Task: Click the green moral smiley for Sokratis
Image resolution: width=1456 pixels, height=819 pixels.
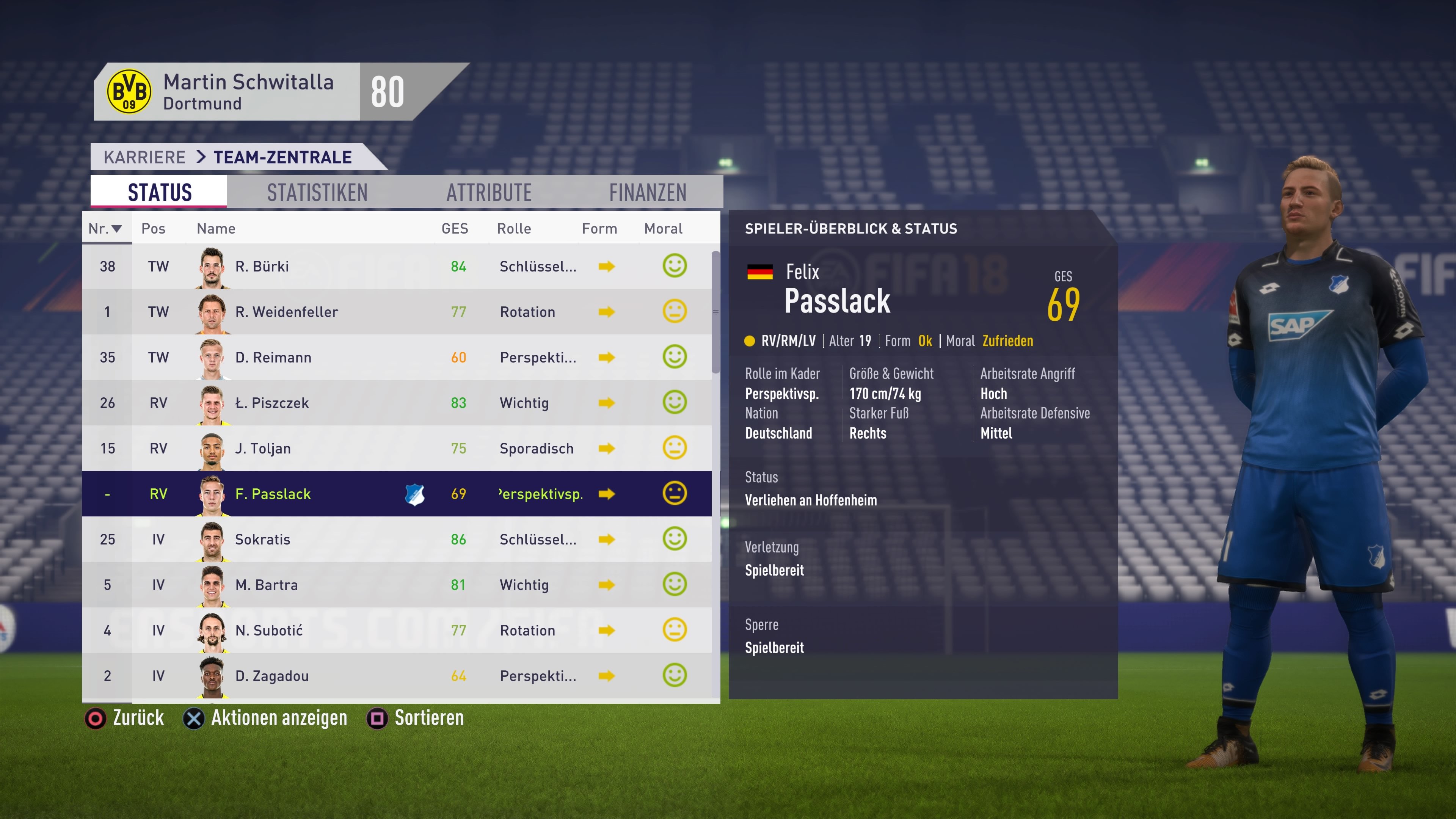Action: [x=674, y=539]
